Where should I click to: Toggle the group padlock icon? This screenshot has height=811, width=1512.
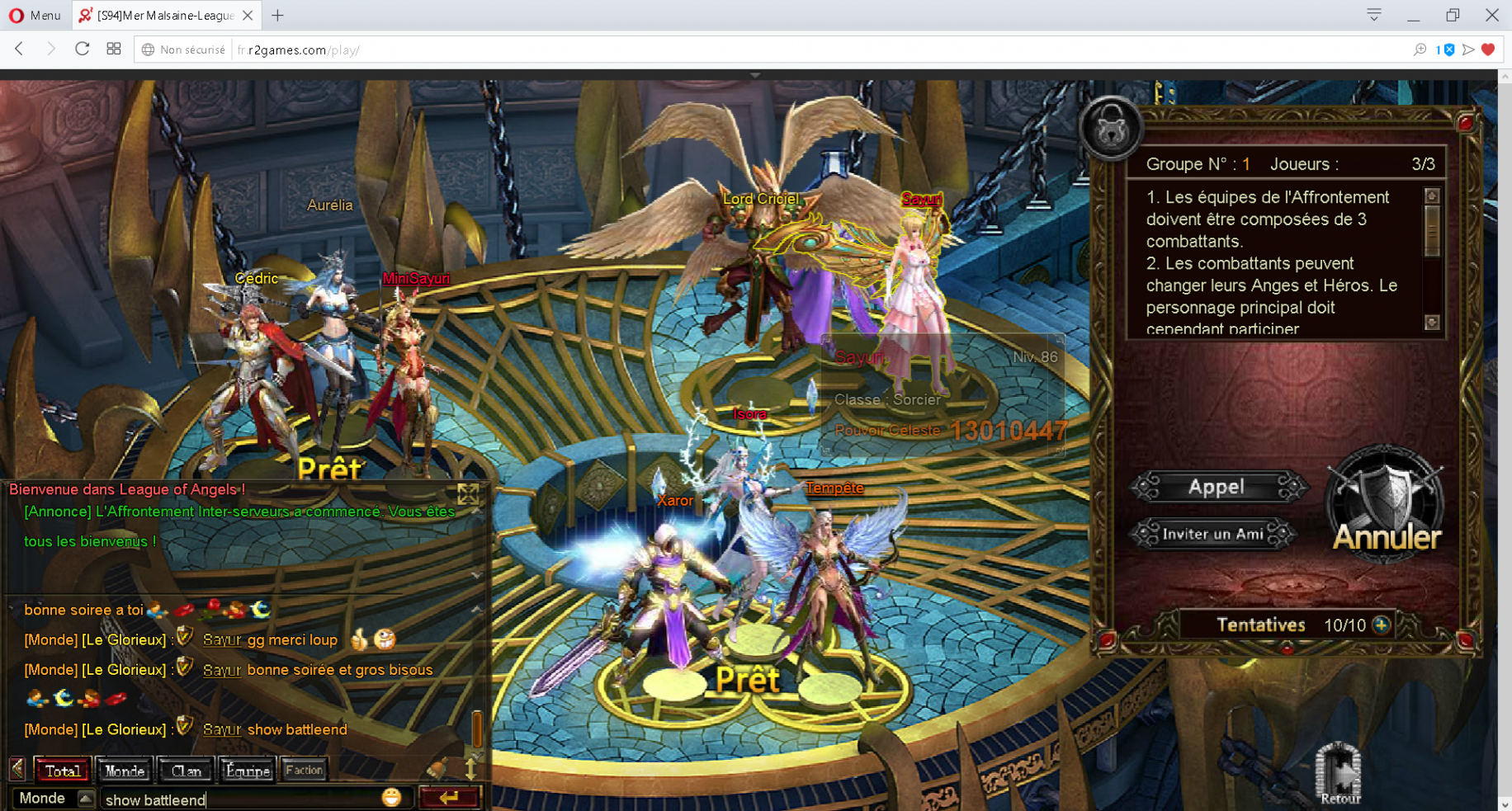1111,127
